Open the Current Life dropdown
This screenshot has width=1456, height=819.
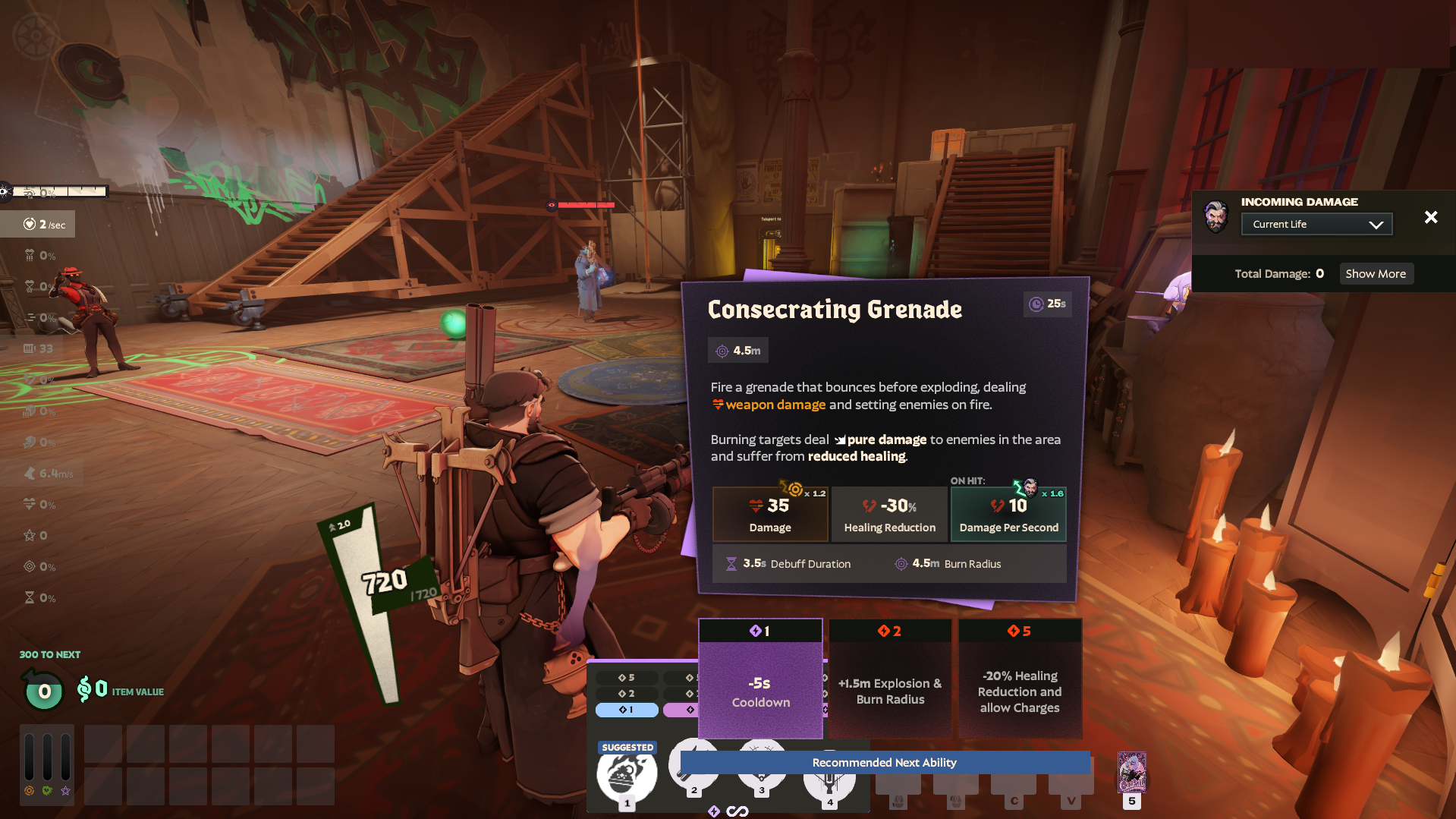[x=1316, y=223]
